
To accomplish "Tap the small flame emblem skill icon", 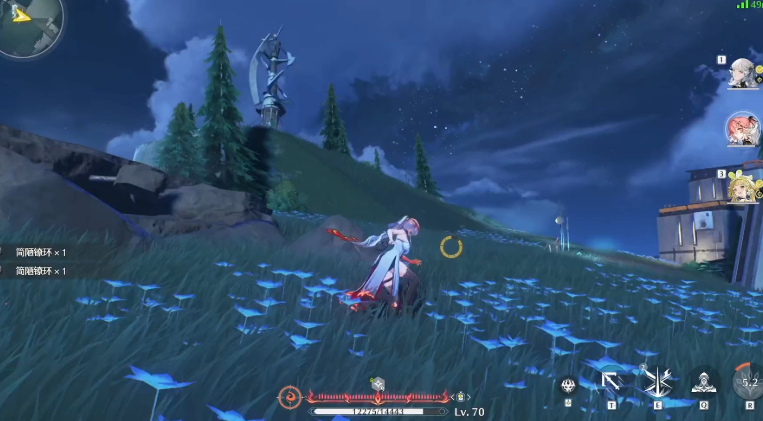I will point(569,385).
